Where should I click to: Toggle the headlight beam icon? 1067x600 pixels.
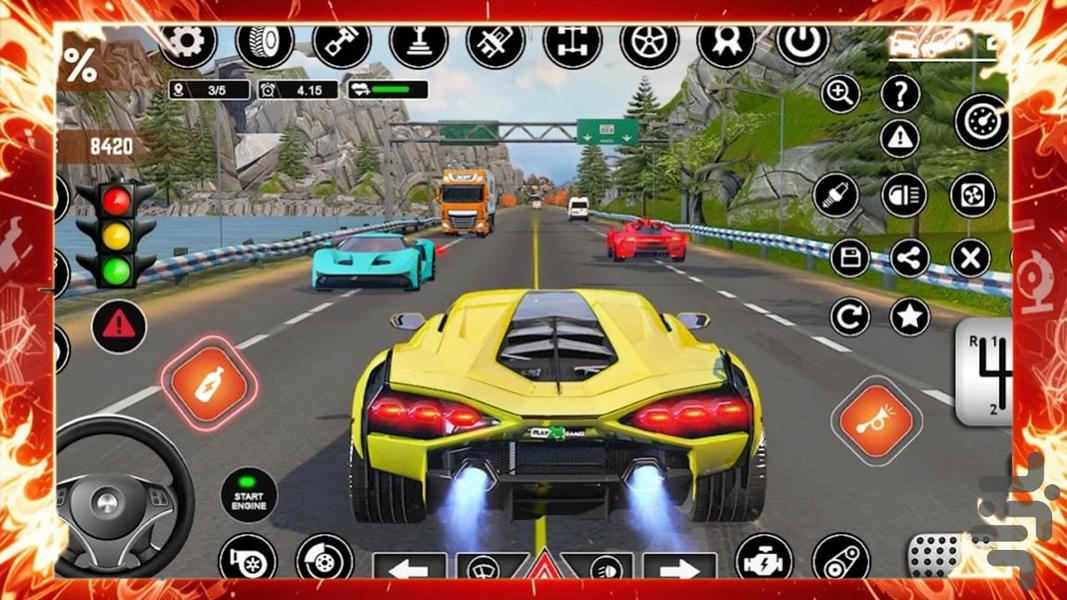pyautogui.click(x=903, y=195)
